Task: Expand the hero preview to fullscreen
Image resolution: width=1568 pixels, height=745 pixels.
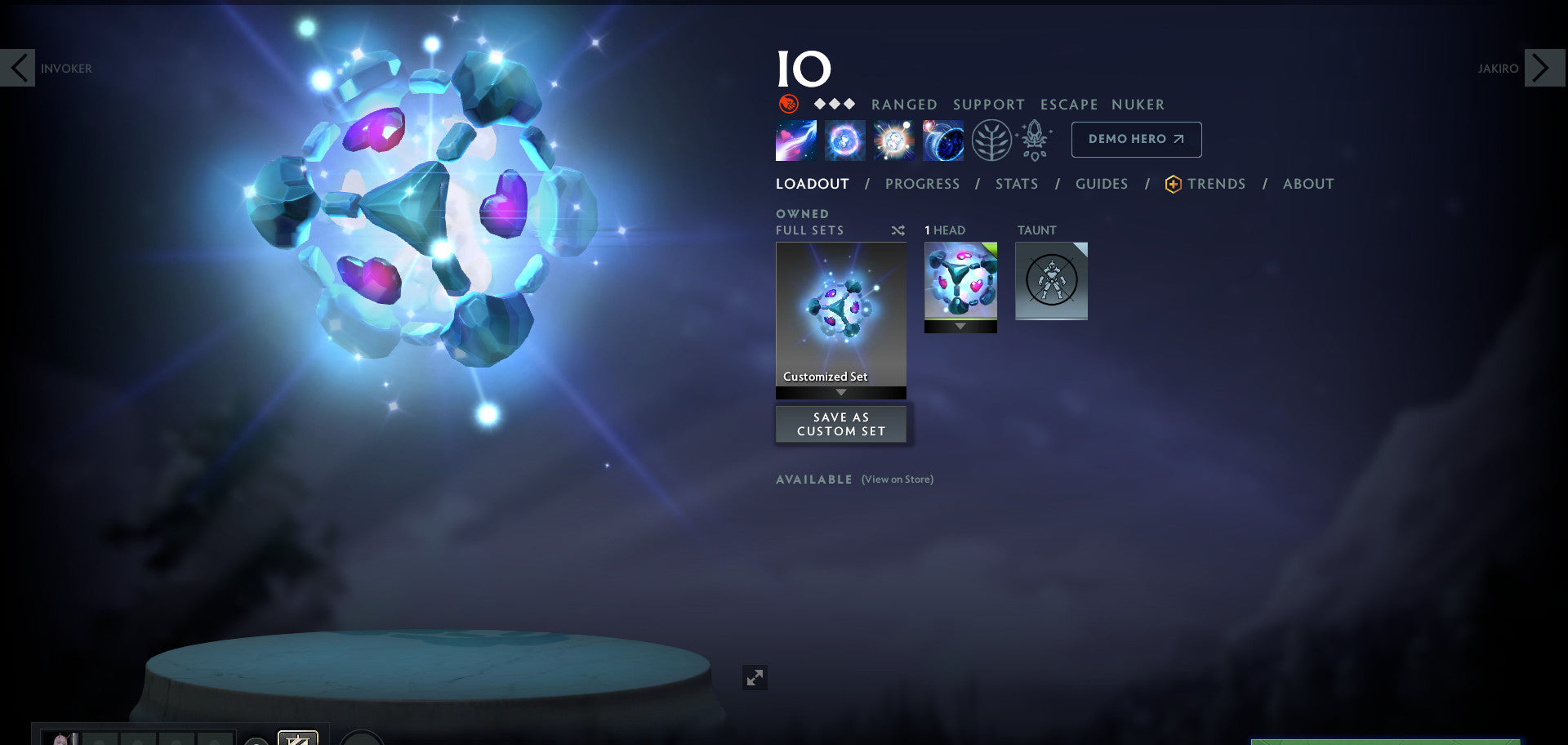Action: click(x=755, y=677)
